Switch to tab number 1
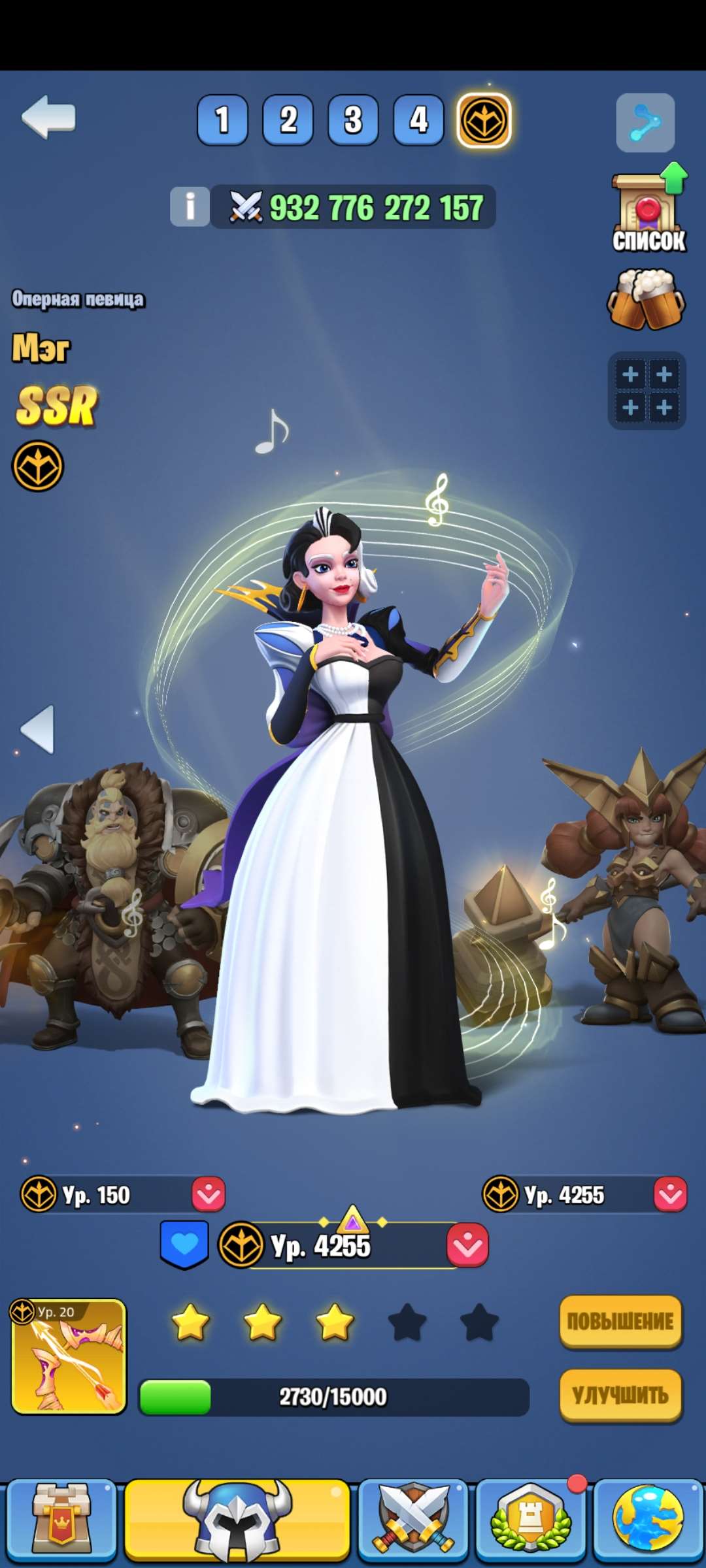Viewport: 706px width, 1568px height. click(x=222, y=120)
